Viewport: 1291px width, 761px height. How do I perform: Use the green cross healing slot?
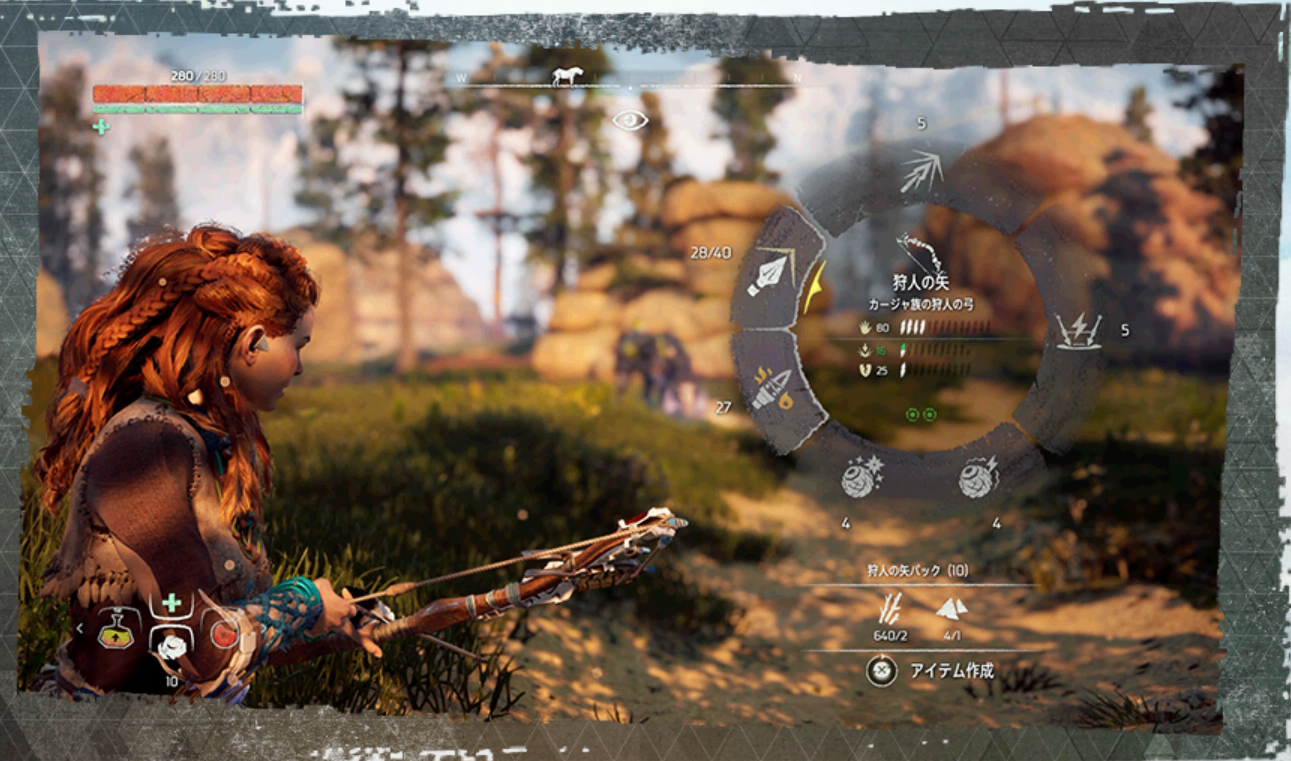pos(171,603)
